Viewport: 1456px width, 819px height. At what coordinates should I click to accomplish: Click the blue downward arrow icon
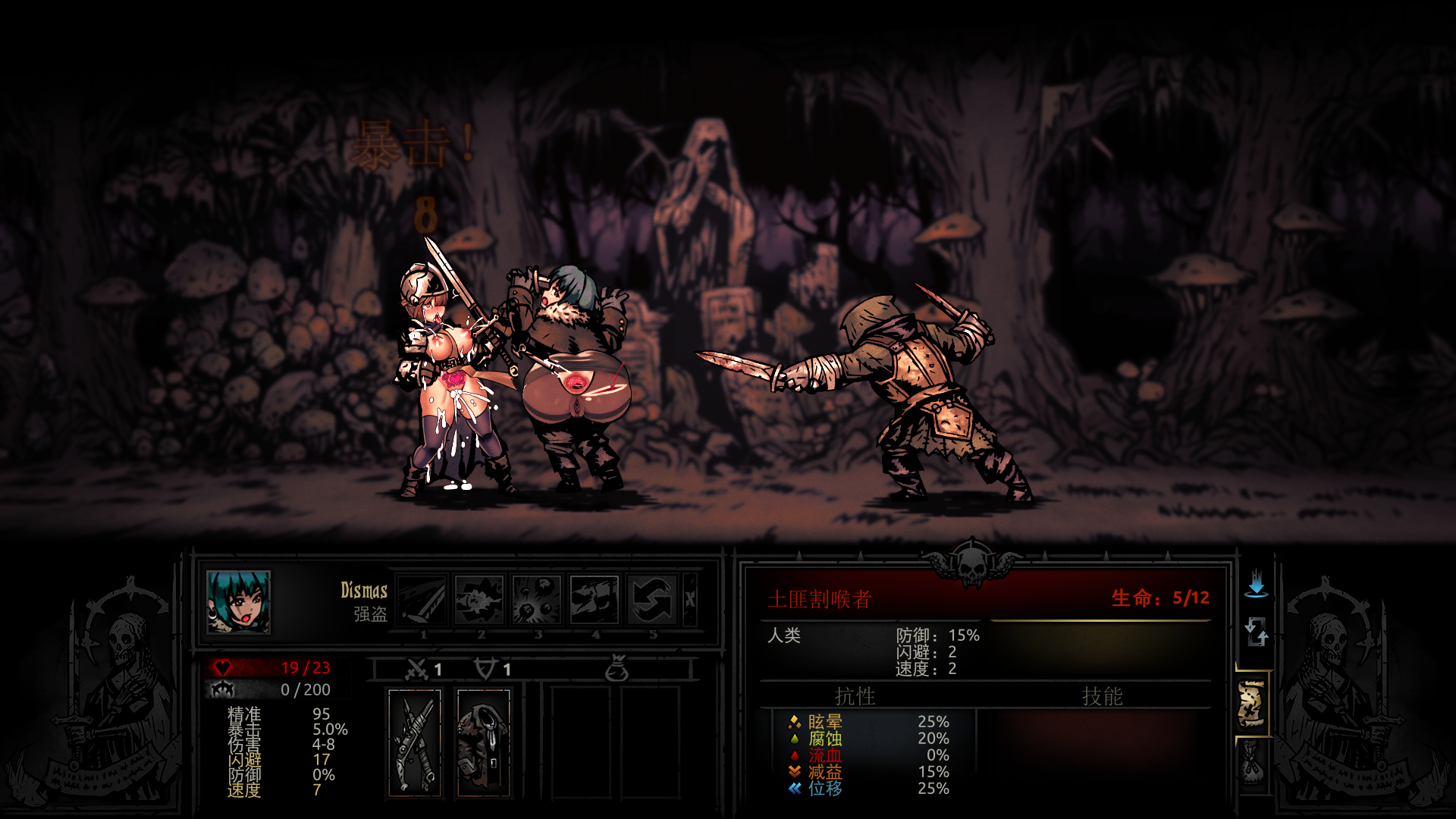click(1256, 583)
